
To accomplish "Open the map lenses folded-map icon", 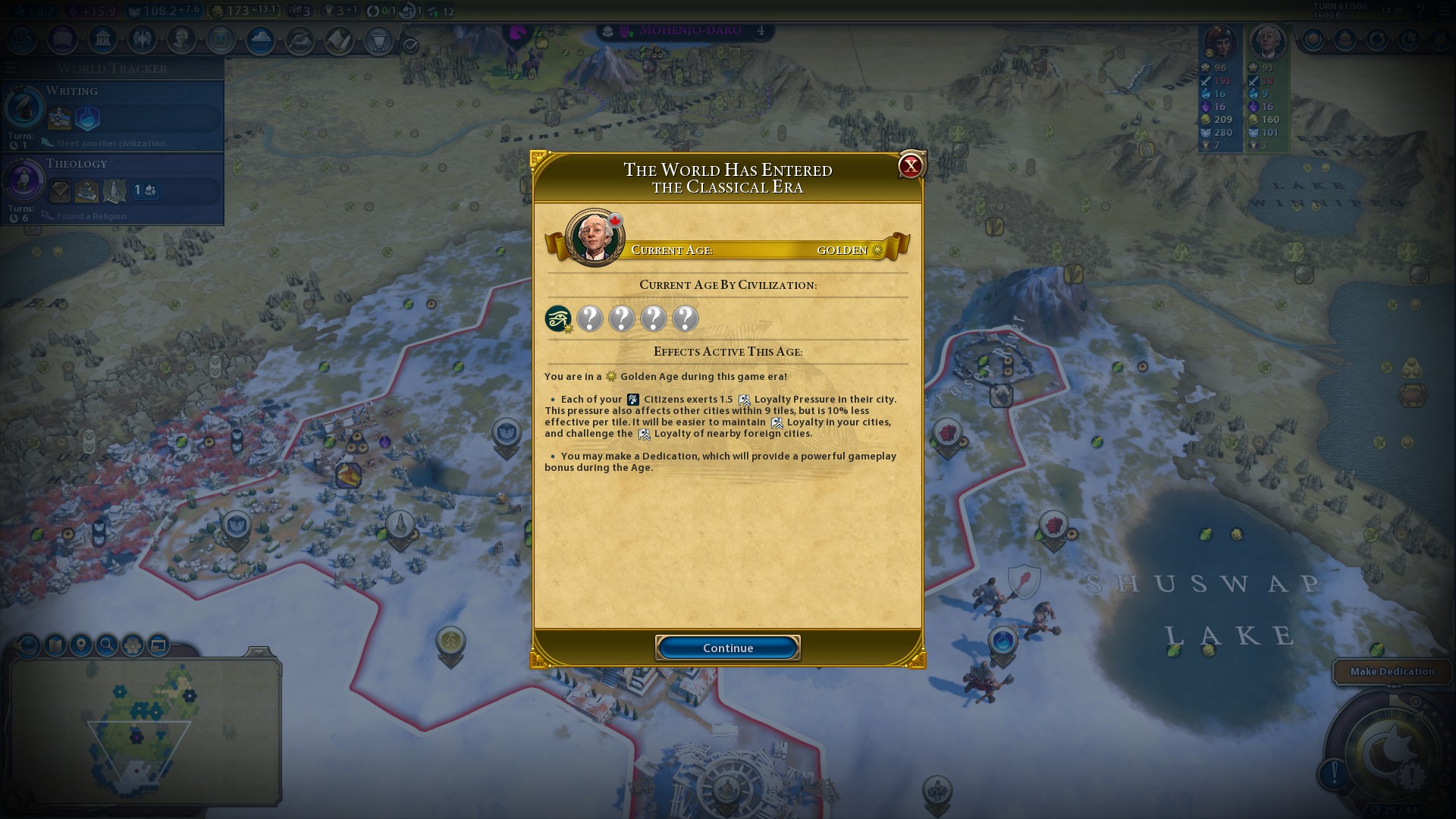I will [55, 645].
